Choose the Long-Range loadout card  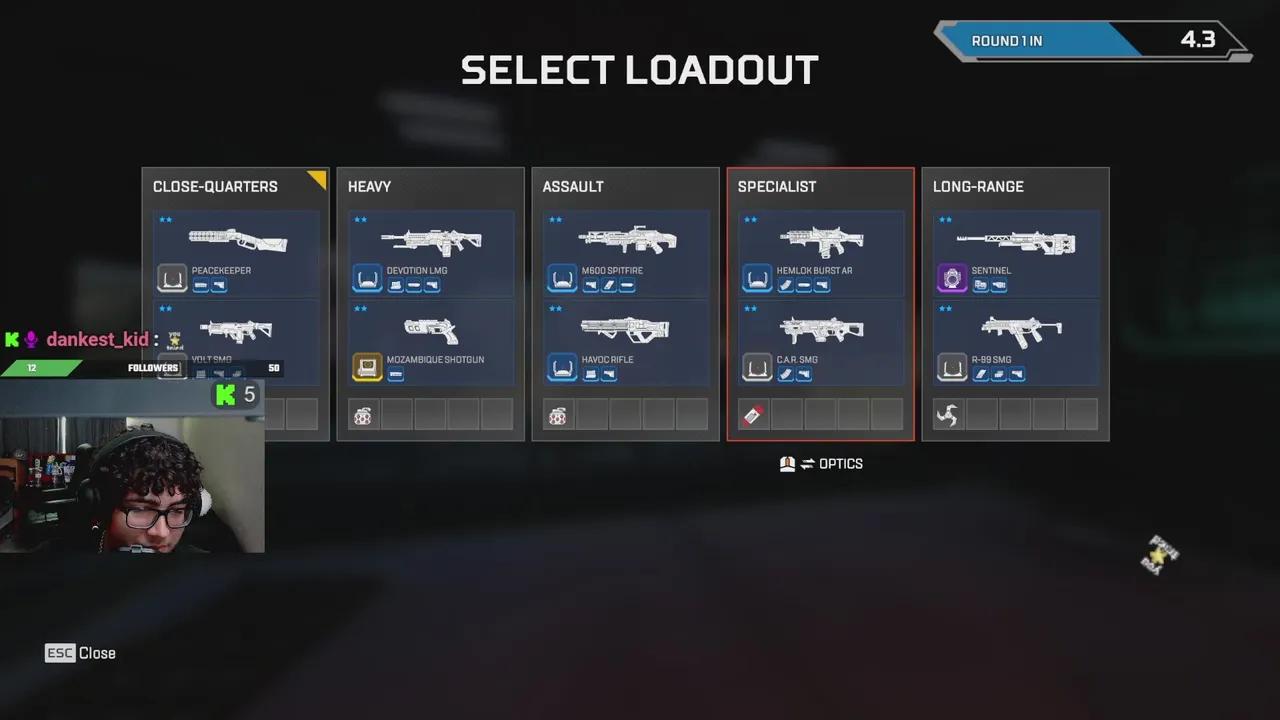click(1015, 187)
